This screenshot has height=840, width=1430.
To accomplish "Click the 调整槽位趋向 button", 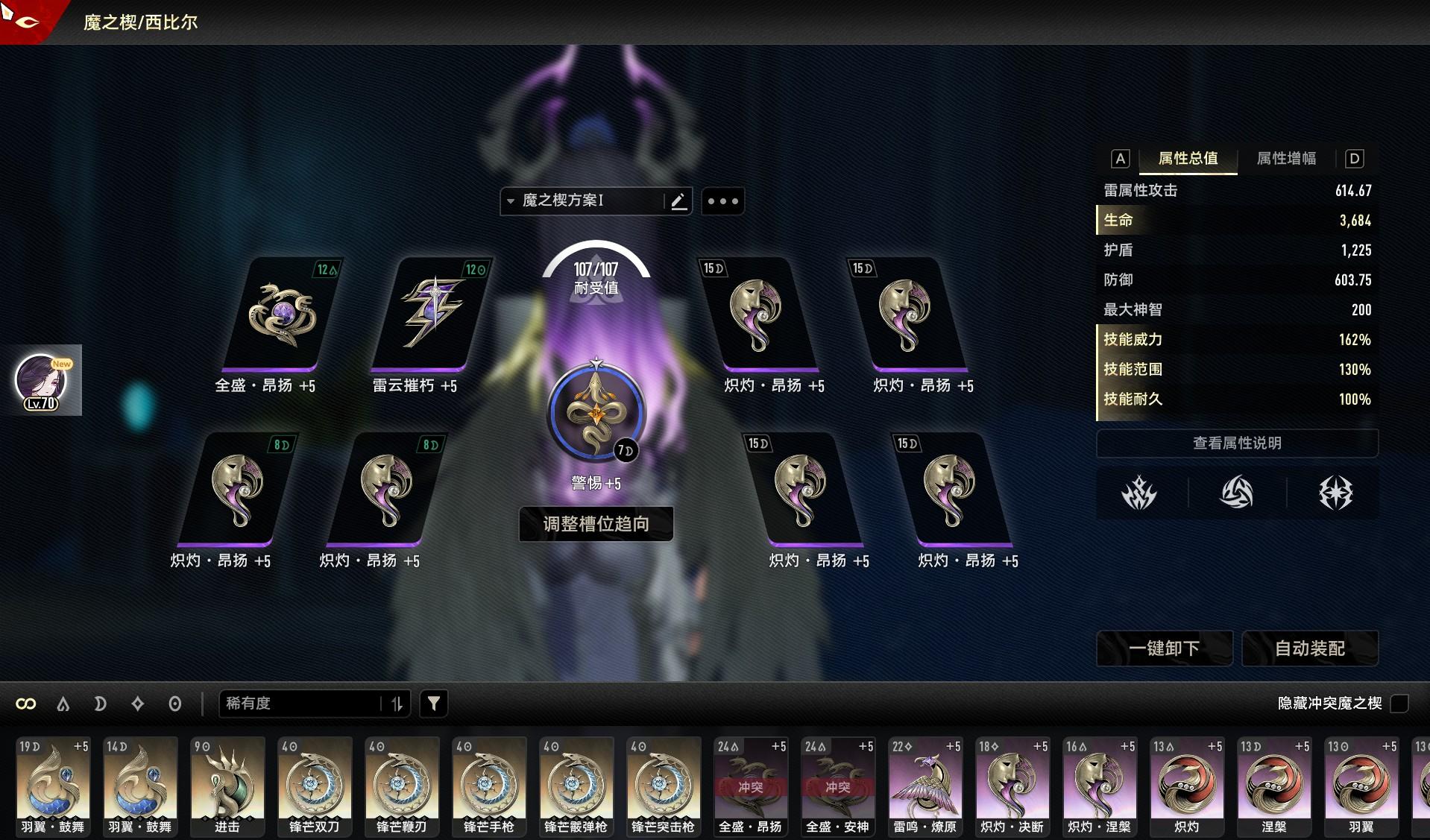I will coord(596,524).
